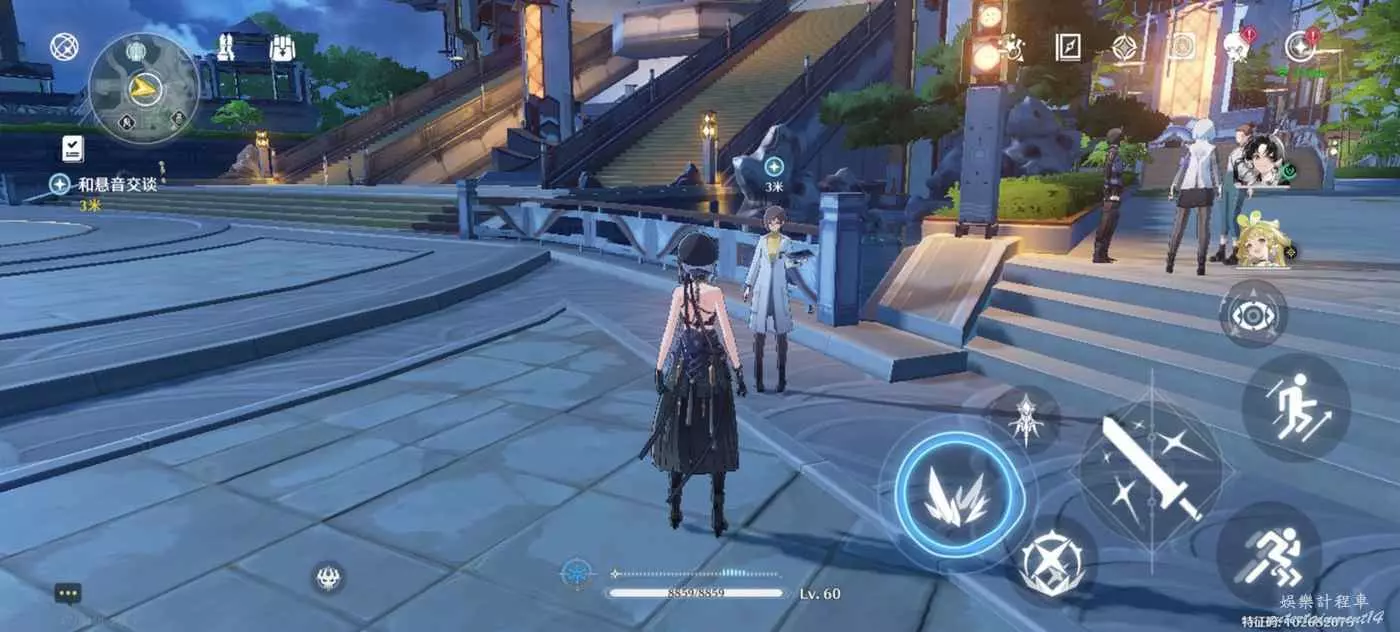Open the backpack inventory icon
The height and width of the screenshot is (632, 1400).
(x=281, y=46)
